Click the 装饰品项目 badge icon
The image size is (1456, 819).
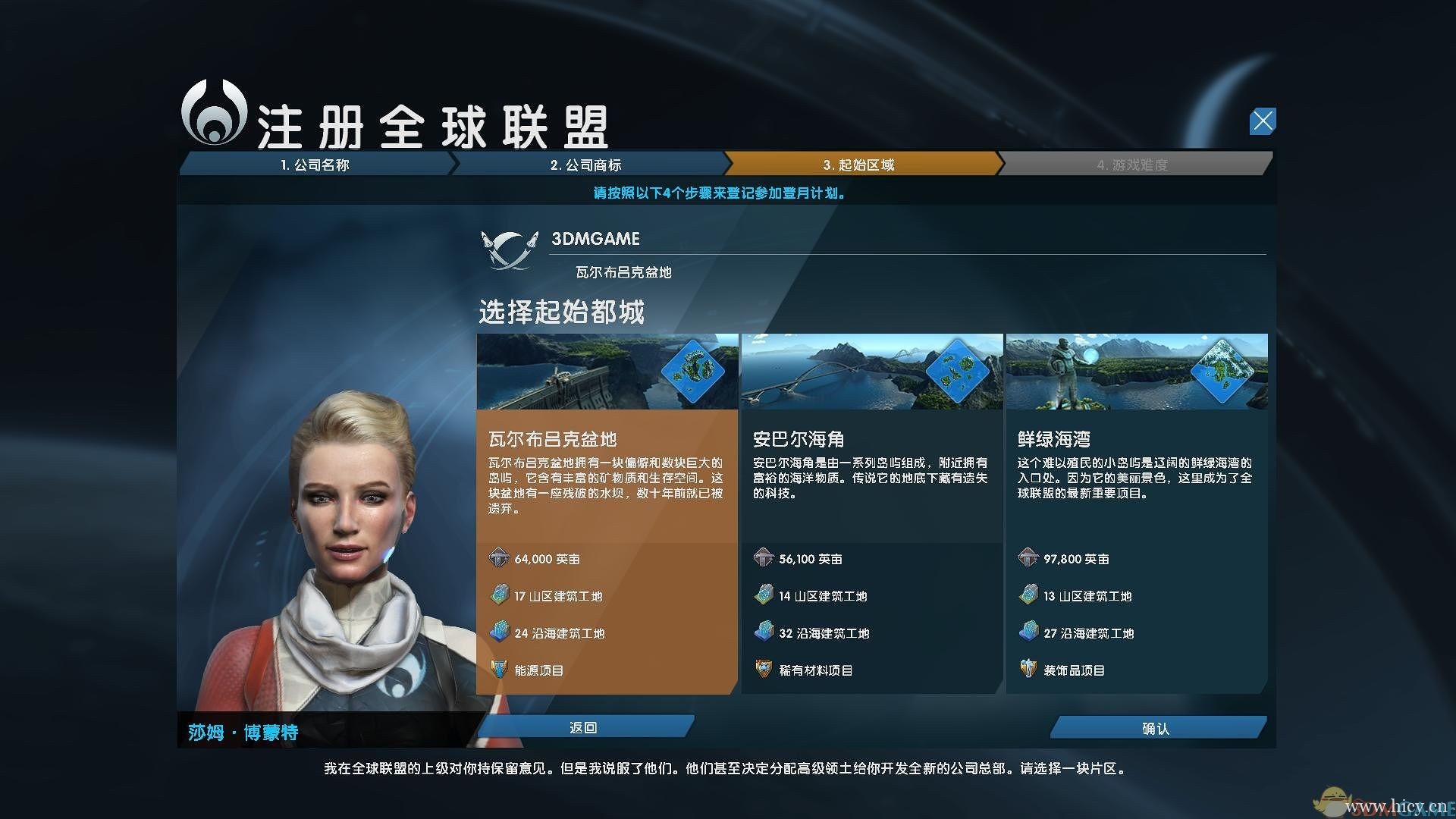(x=1028, y=670)
